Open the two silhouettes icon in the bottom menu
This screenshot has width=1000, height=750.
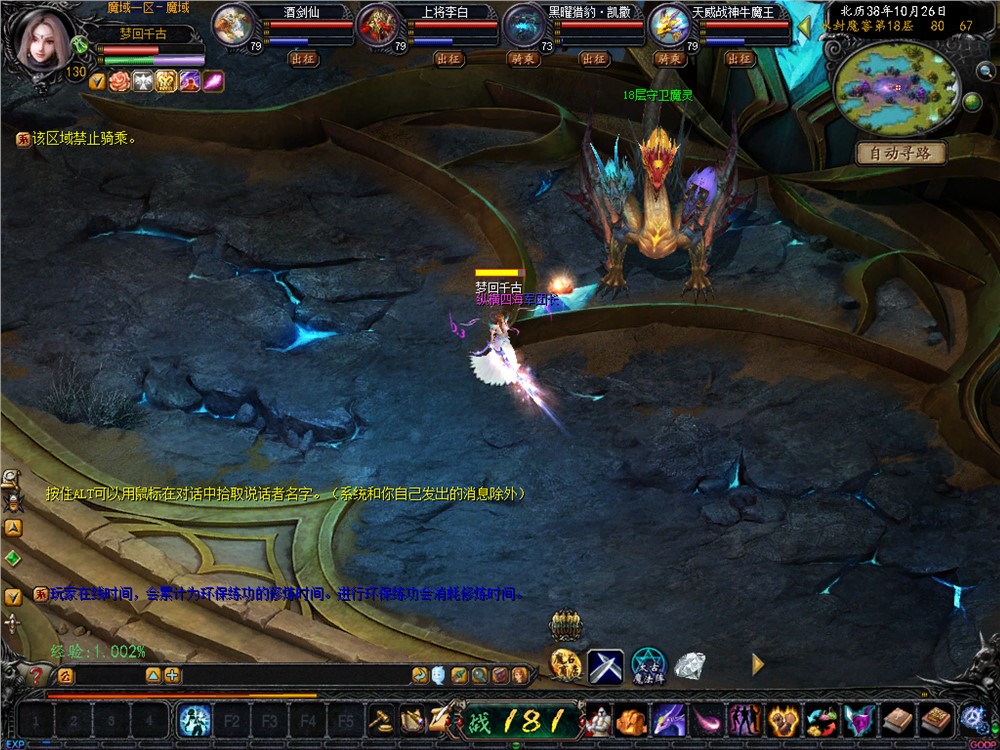click(742, 719)
